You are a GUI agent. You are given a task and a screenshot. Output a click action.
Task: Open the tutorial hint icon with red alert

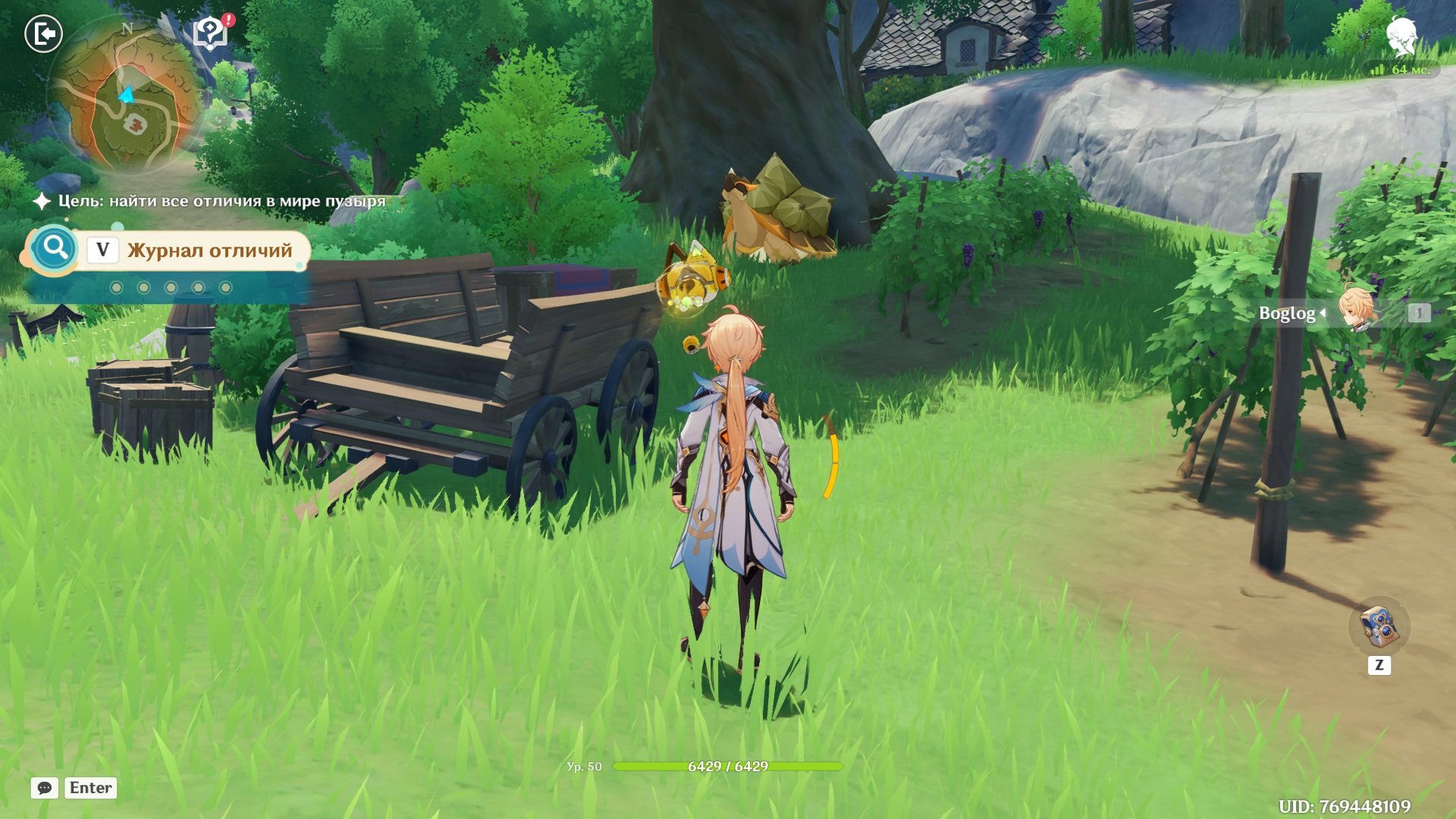point(211,33)
